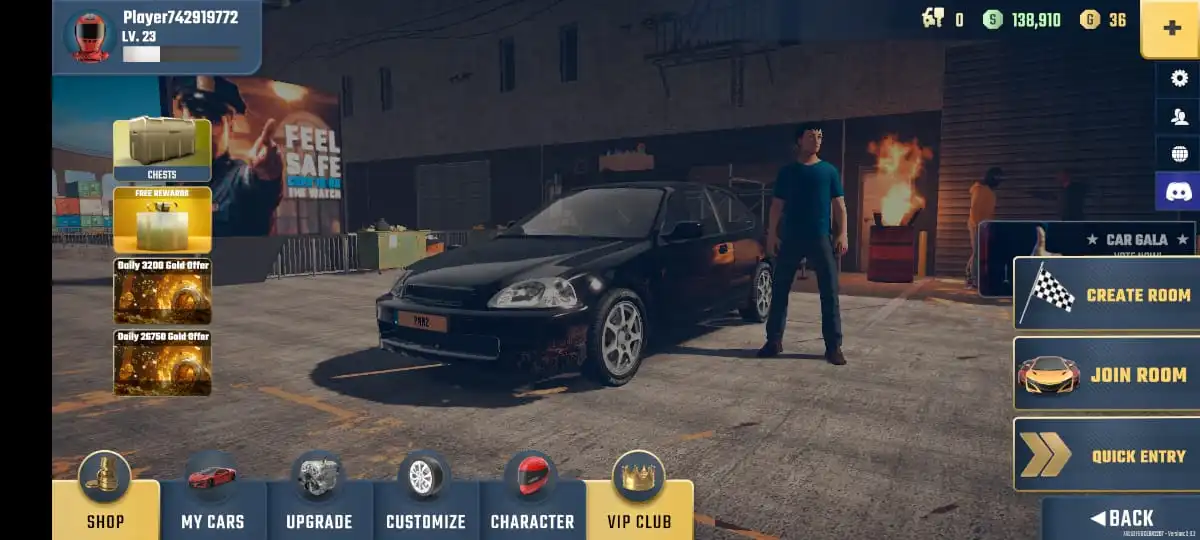Screen dimensions: 1200x540
Task: View the Daily 26750 Gold Offer
Action: [162, 363]
